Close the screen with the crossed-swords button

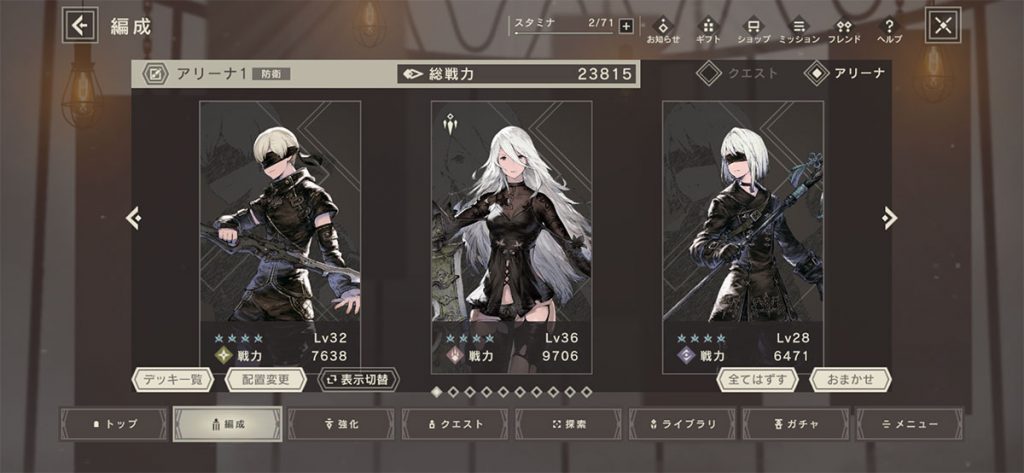click(x=943, y=26)
